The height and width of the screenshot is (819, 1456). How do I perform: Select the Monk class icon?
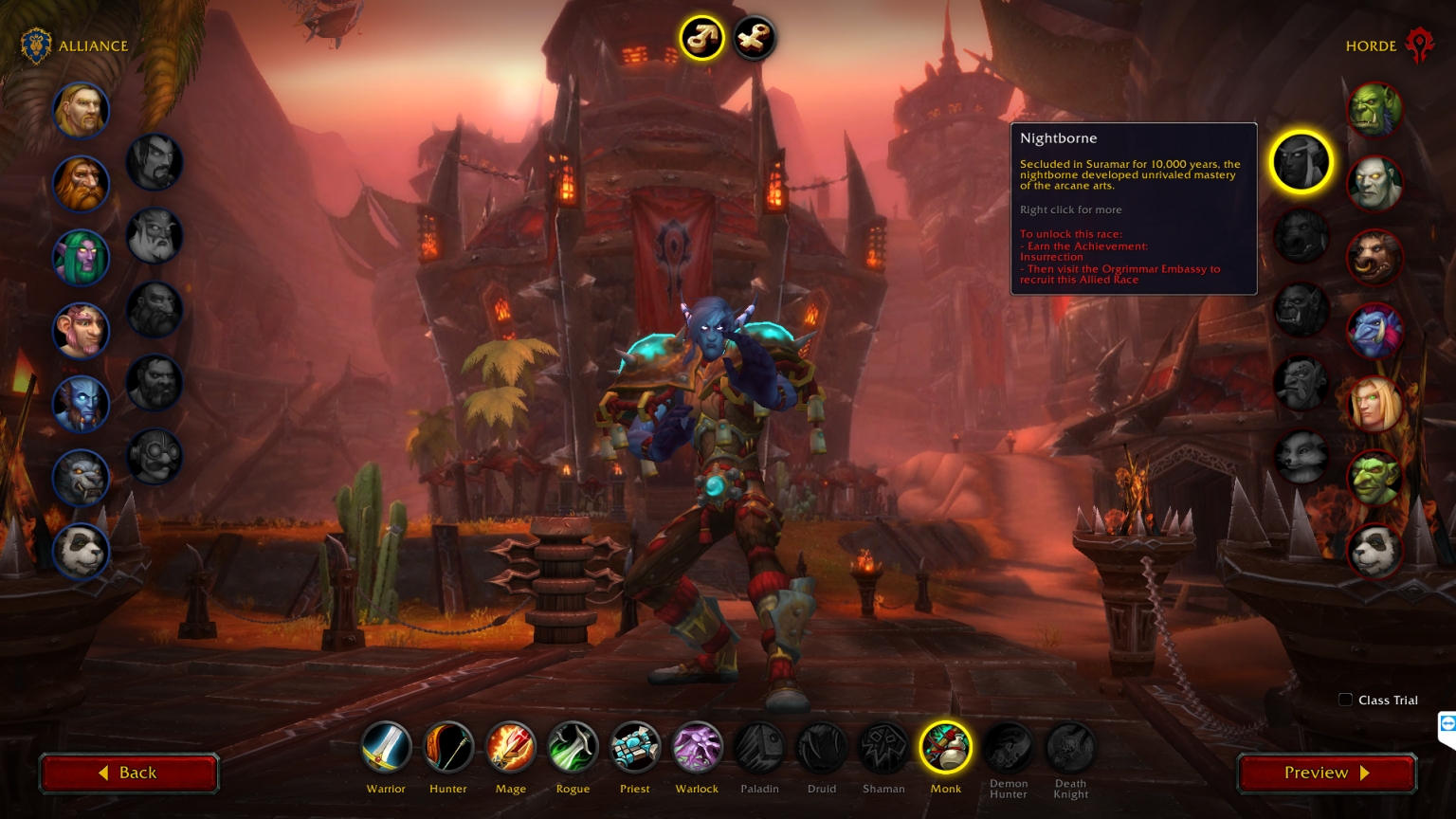(x=945, y=747)
